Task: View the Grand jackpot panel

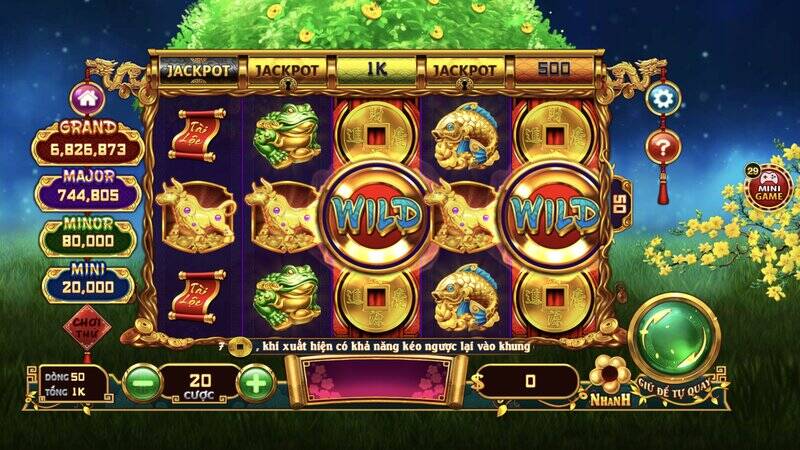Action: pyautogui.click(x=88, y=143)
